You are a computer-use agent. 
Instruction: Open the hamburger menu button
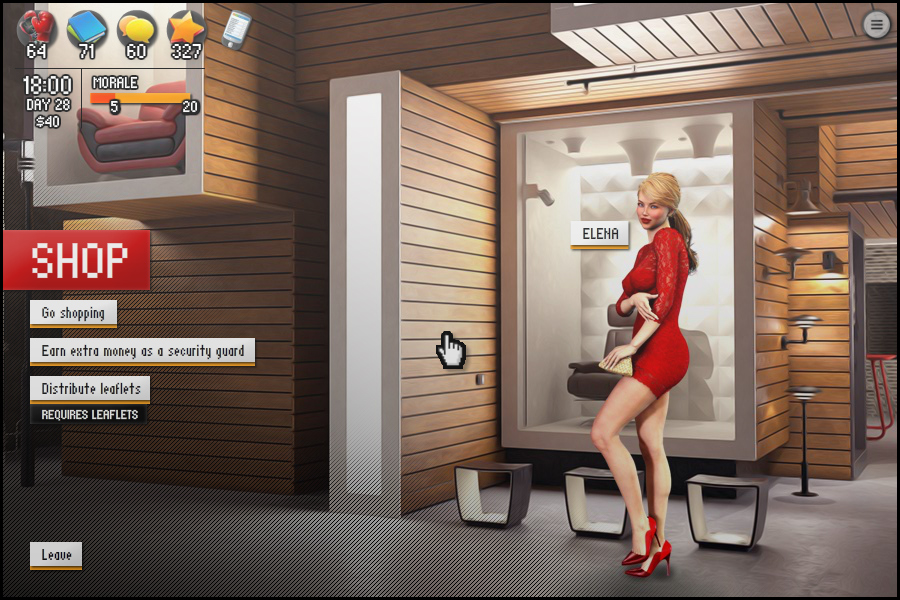pyautogui.click(x=877, y=25)
